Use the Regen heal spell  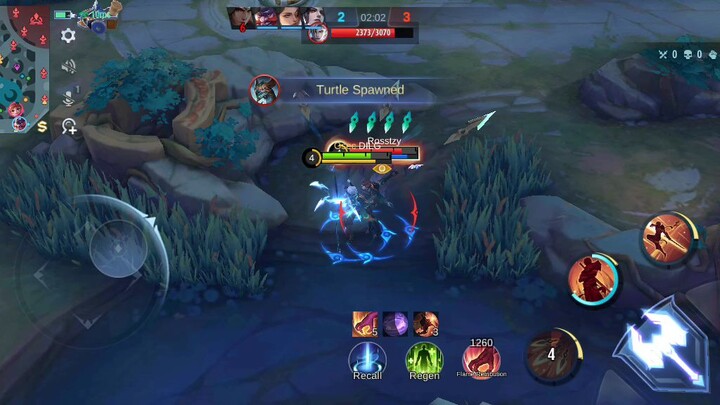tap(424, 359)
